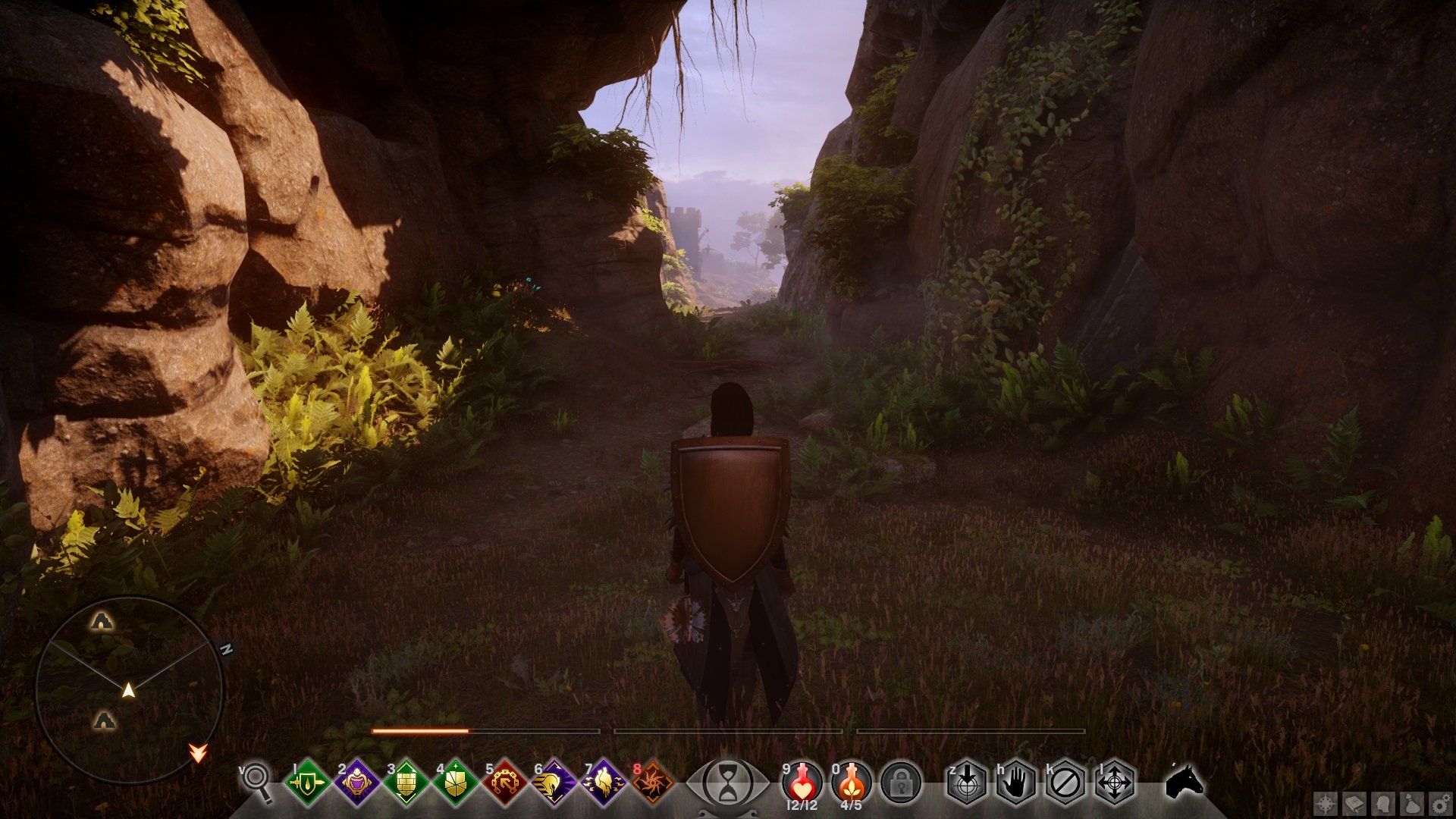Use the cracked shield ability in slot 4
Screen dimensions: 1456x819
click(455, 781)
